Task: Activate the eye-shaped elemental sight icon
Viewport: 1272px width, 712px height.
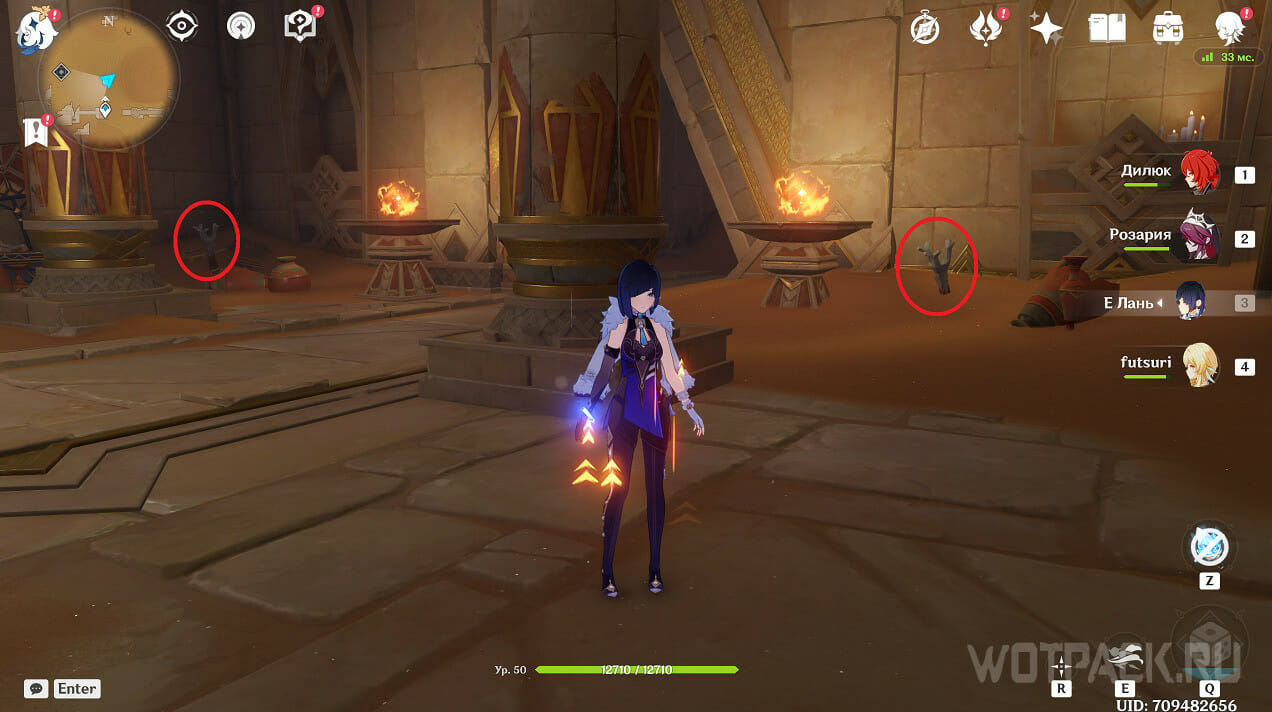Action: pyautogui.click(x=182, y=26)
